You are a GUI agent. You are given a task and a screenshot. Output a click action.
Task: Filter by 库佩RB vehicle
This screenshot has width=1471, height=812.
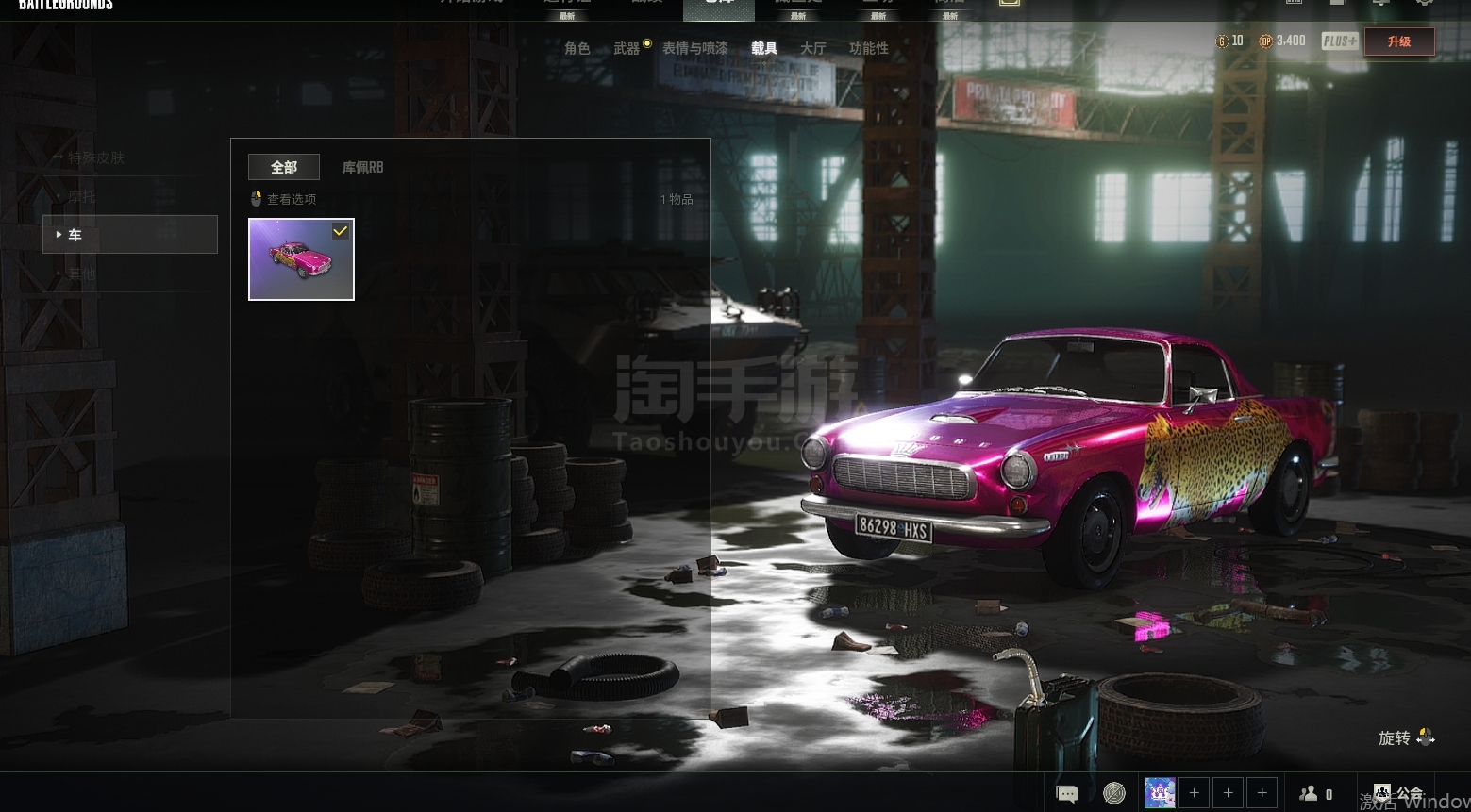(362, 167)
